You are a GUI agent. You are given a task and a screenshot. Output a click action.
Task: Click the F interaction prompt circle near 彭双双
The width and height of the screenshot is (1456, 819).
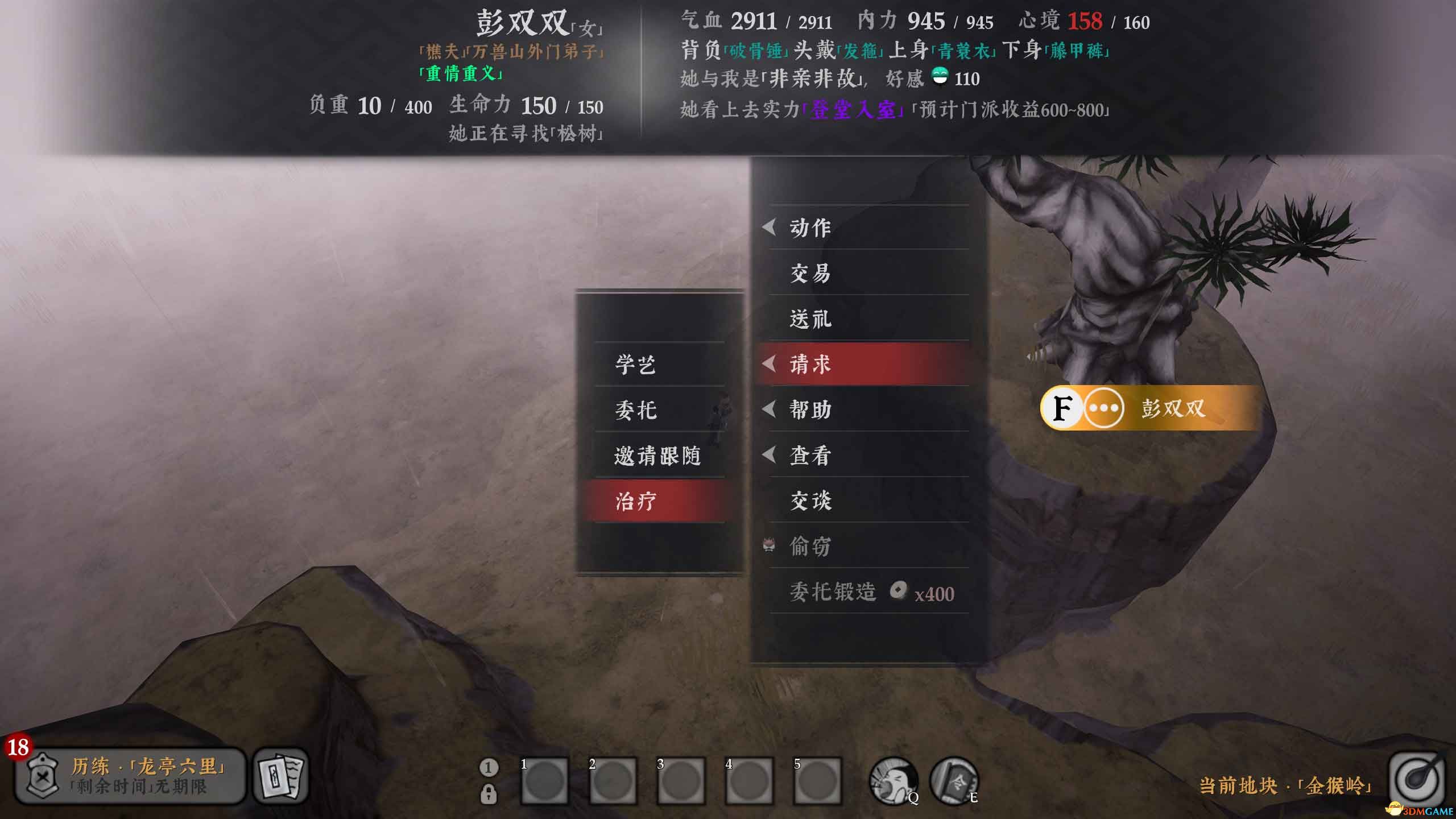[x=1061, y=409]
